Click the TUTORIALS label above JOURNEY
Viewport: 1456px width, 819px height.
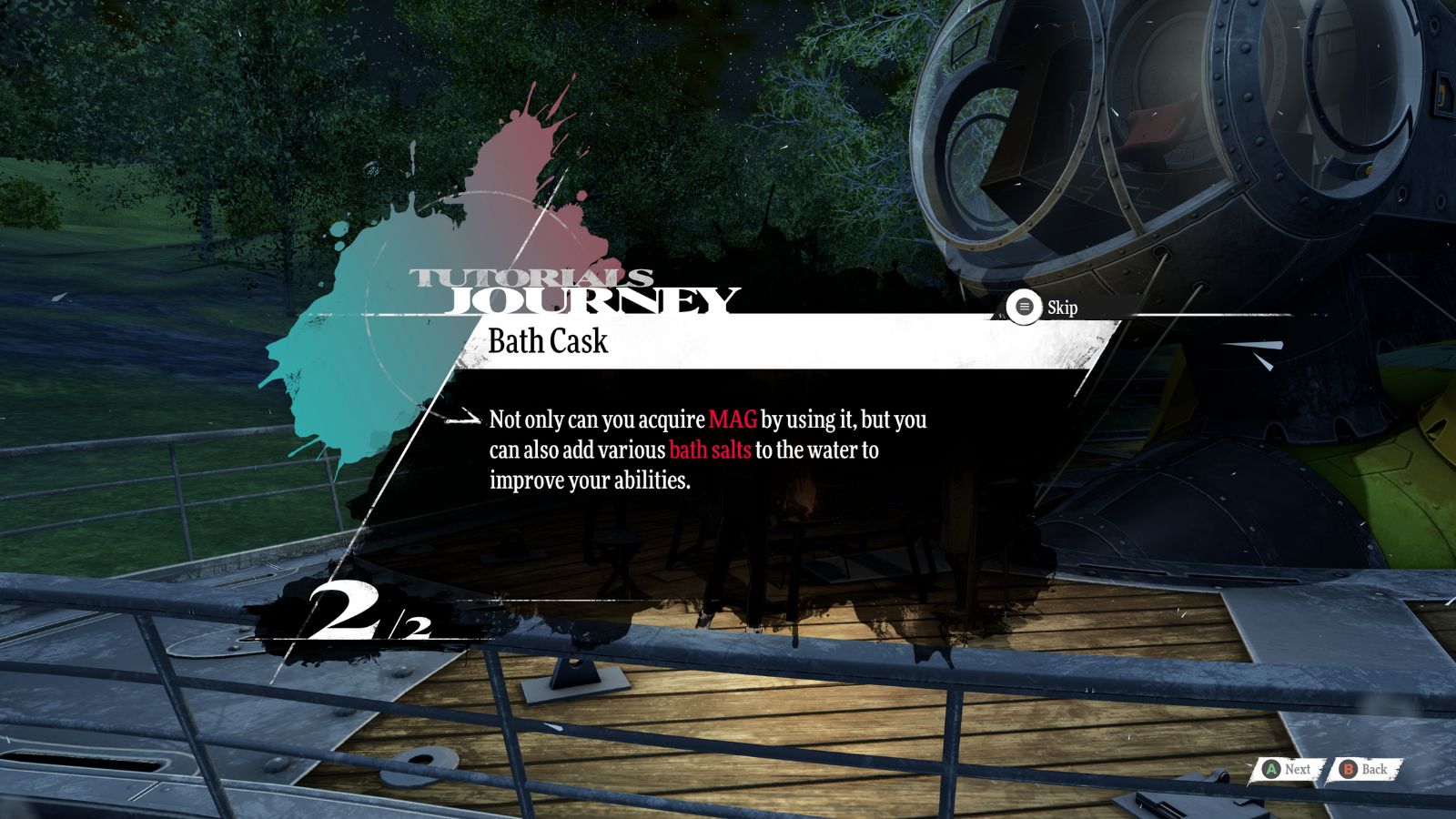(x=532, y=275)
